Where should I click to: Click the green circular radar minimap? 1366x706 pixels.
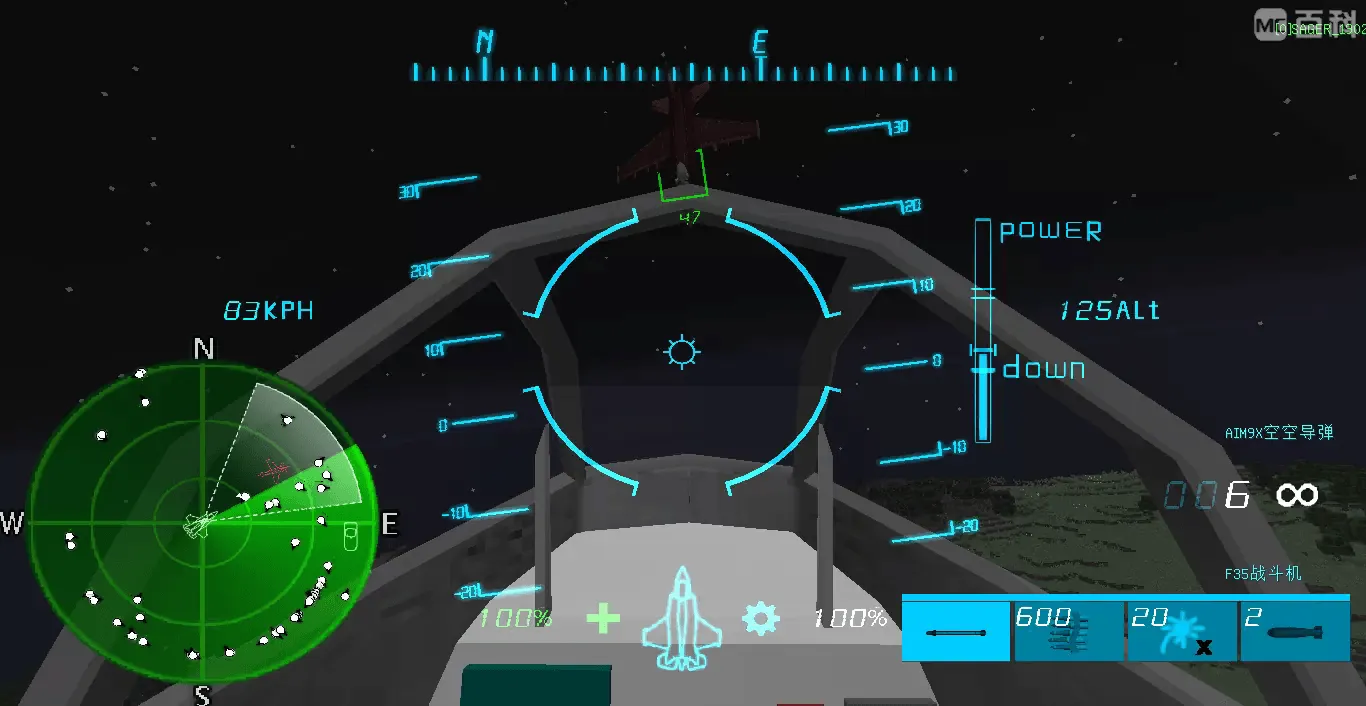[202, 522]
